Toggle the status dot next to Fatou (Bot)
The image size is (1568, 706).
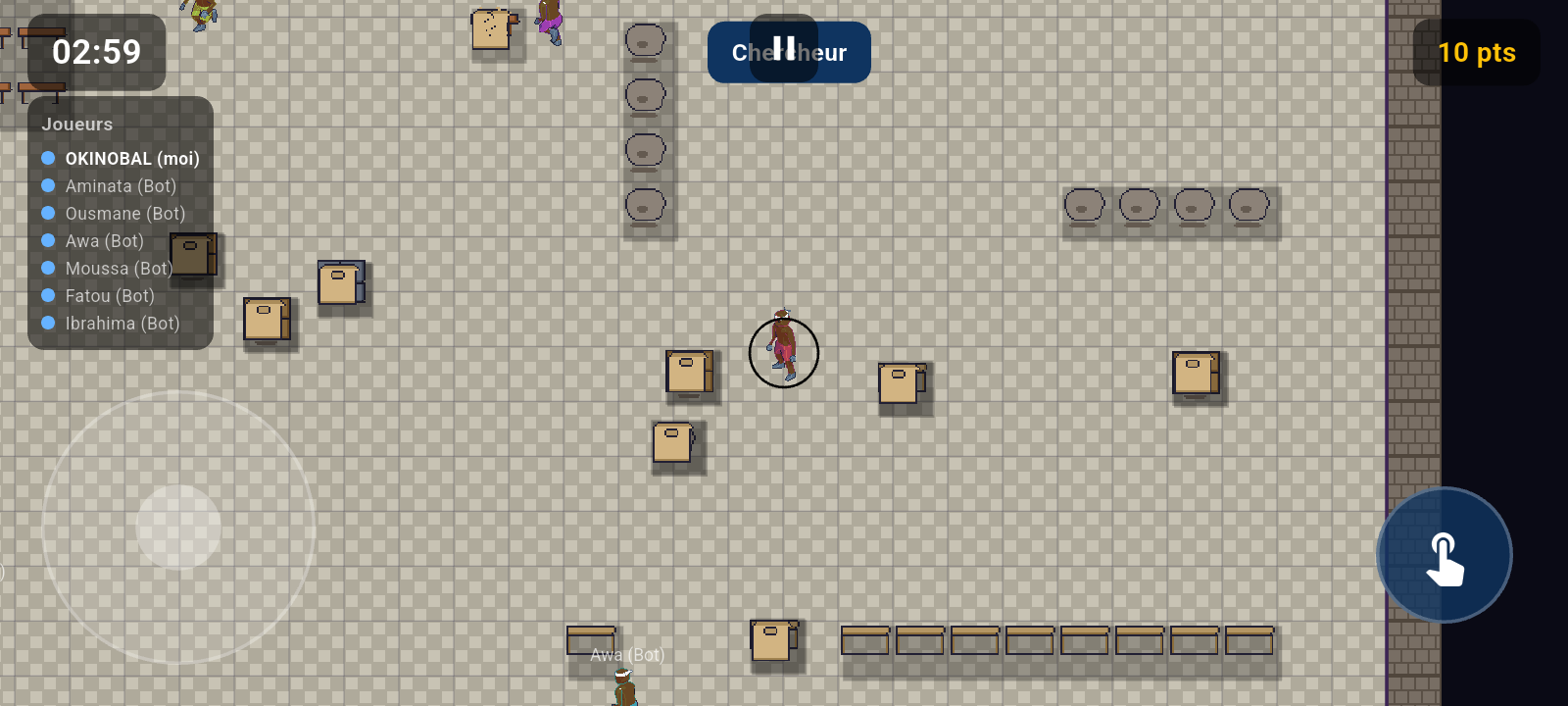47,295
